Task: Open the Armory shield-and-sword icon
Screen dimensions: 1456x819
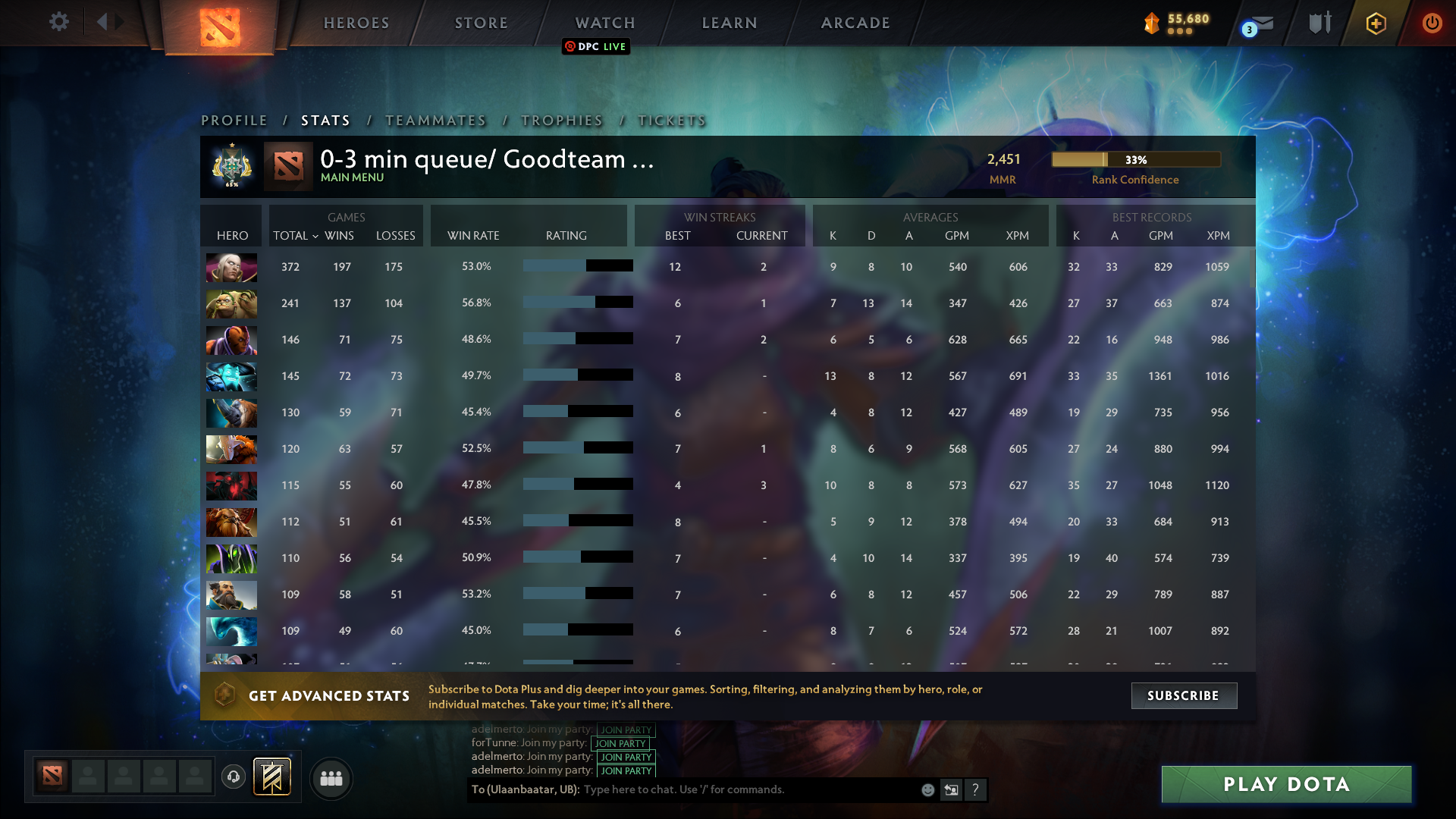Action: [x=1319, y=23]
